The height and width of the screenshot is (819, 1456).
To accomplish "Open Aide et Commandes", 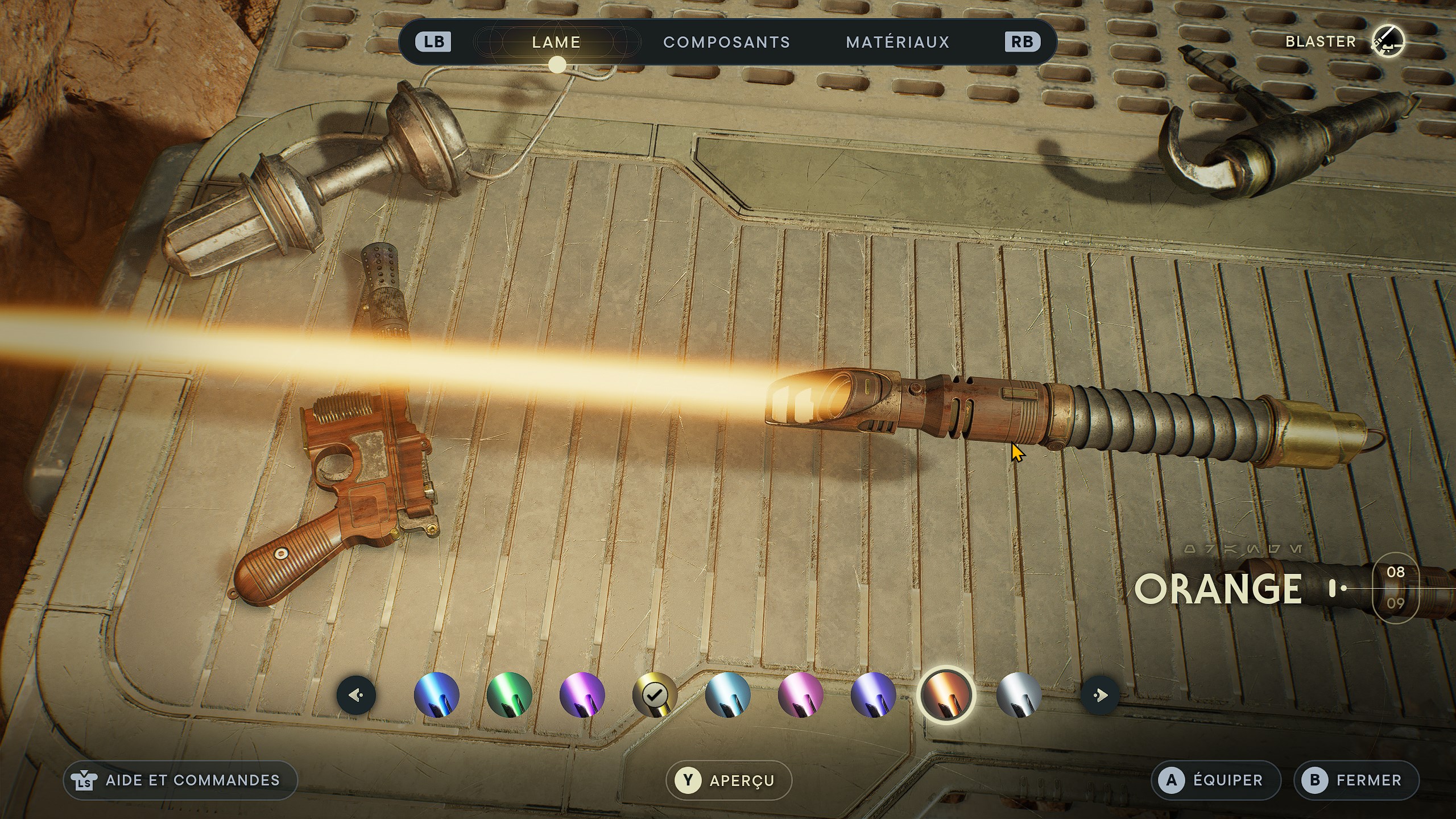I will click(x=180, y=780).
